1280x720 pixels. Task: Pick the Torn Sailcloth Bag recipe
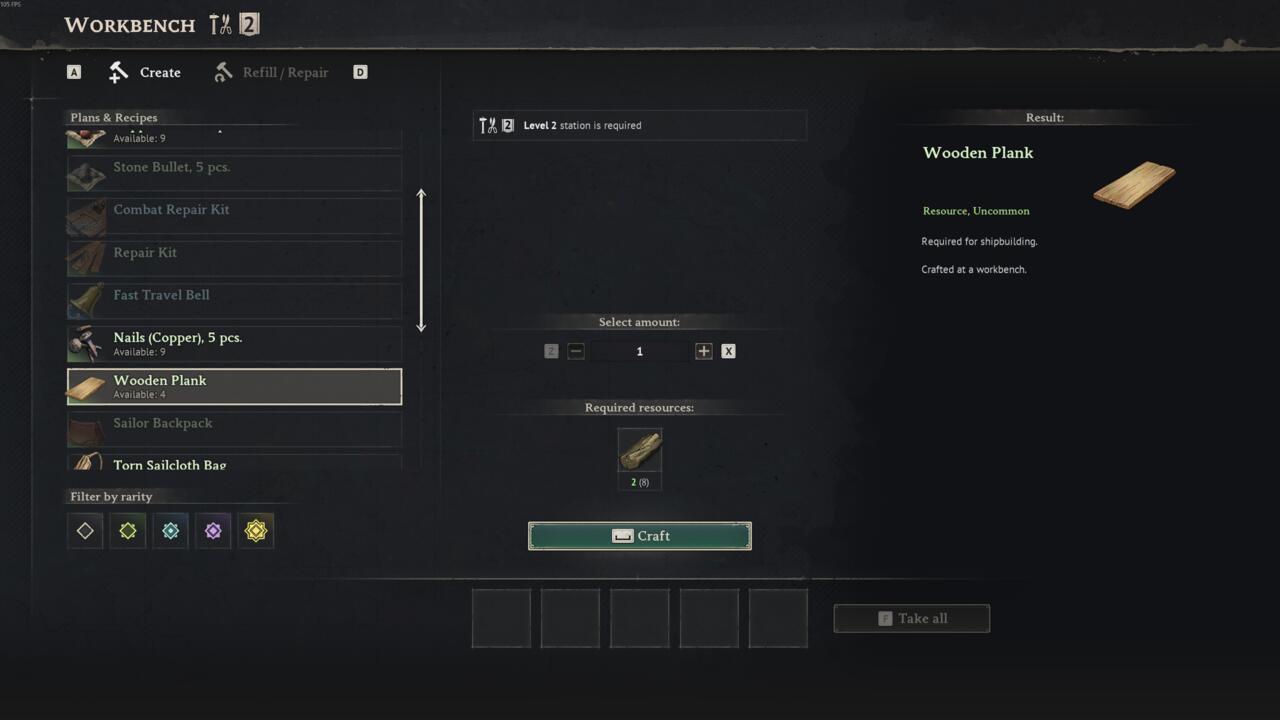tap(234, 463)
